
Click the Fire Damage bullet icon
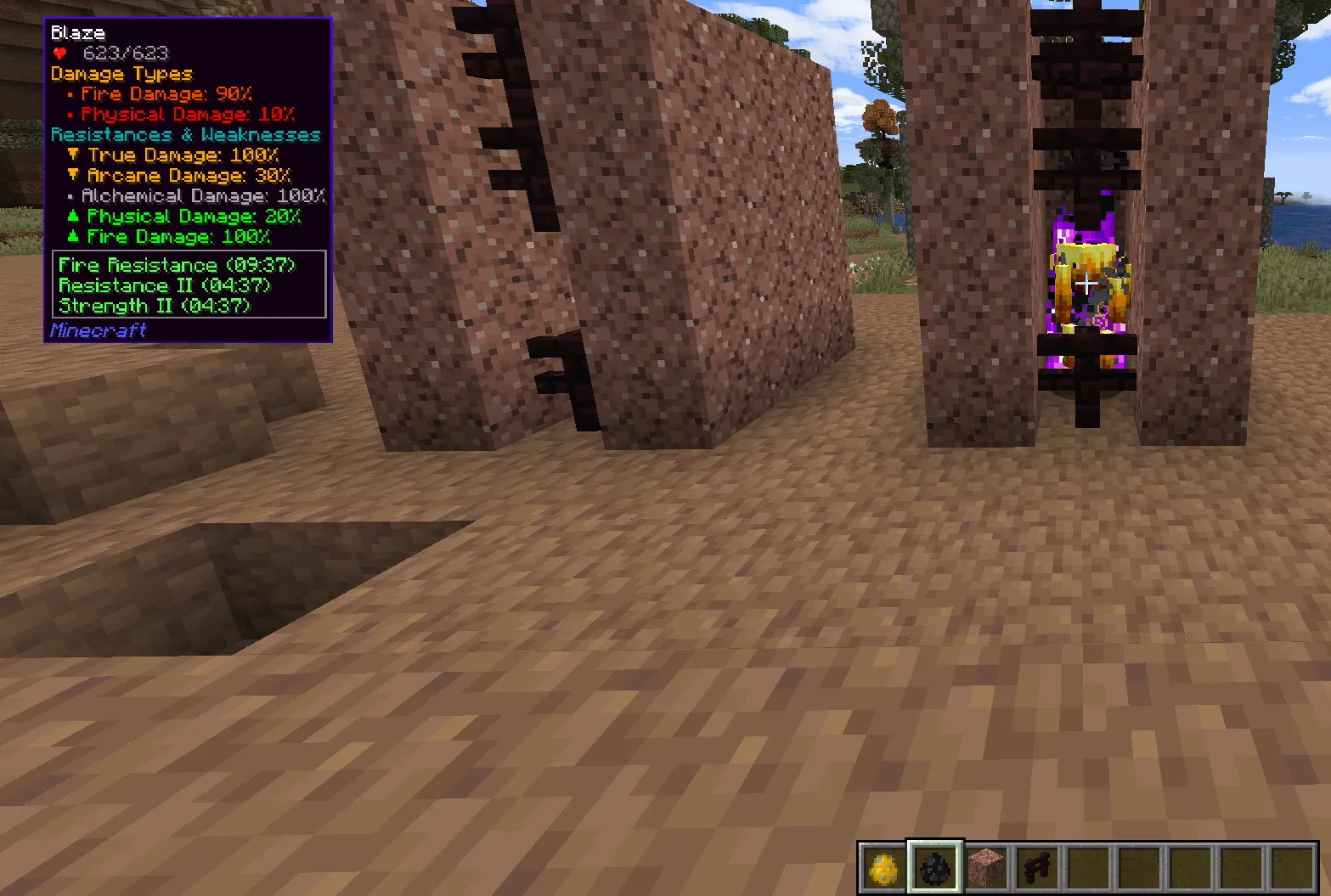pos(70,94)
